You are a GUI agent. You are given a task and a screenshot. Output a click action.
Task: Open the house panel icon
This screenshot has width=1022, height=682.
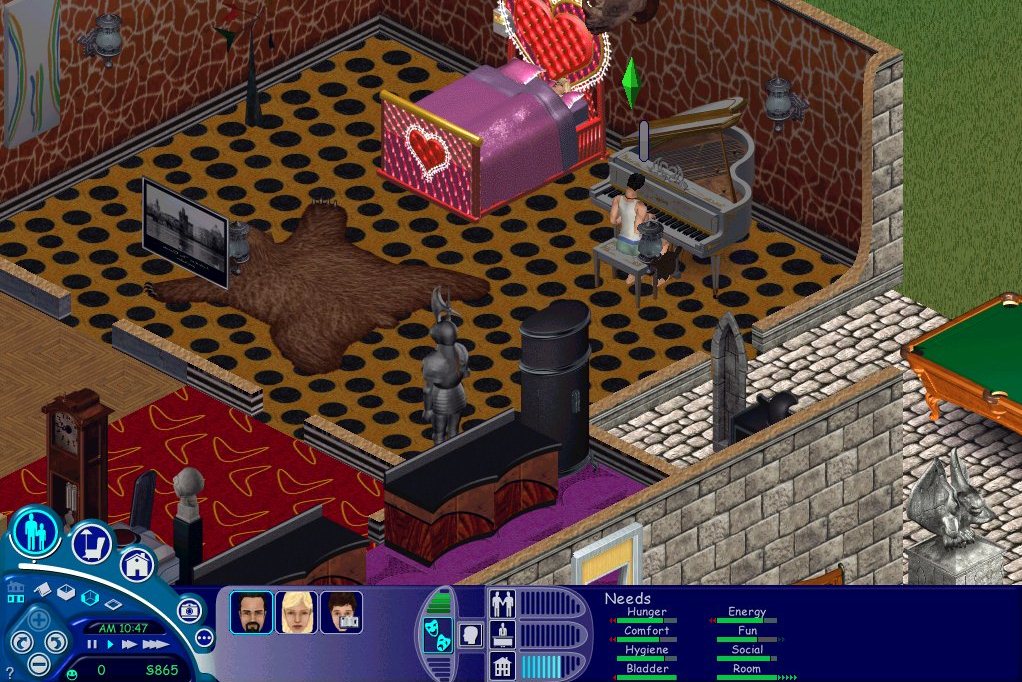[502, 665]
